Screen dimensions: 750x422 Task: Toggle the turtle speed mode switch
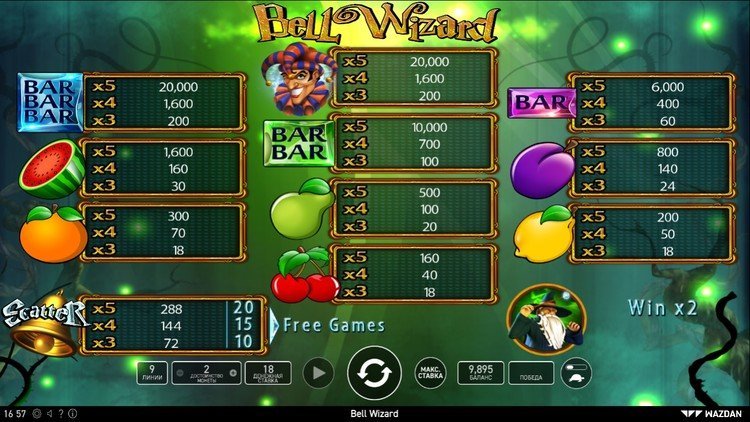pyautogui.click(x=577, y=374)
